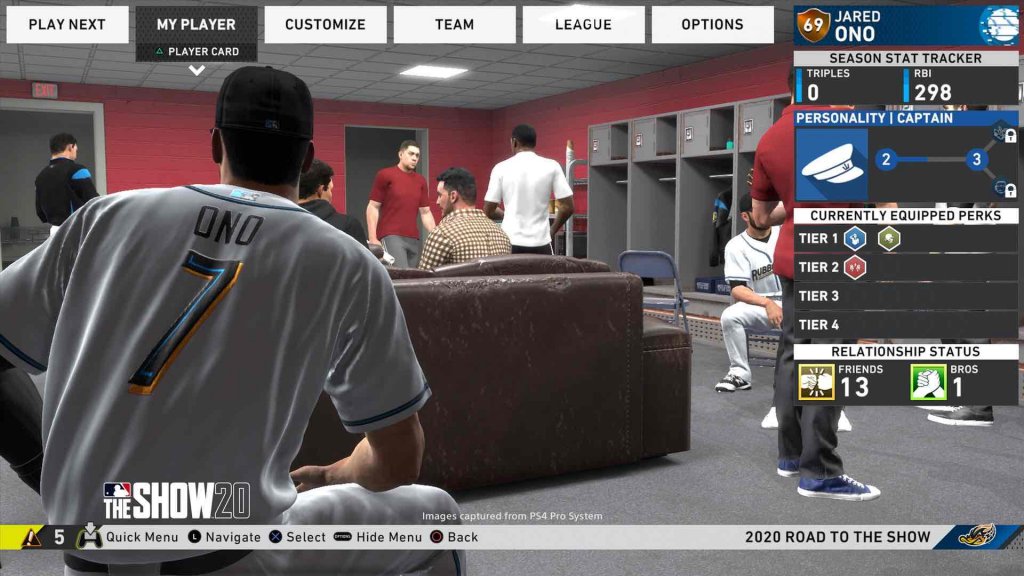Select personality node number 2
The image size is (1024, 576).
tap(885, 159)
